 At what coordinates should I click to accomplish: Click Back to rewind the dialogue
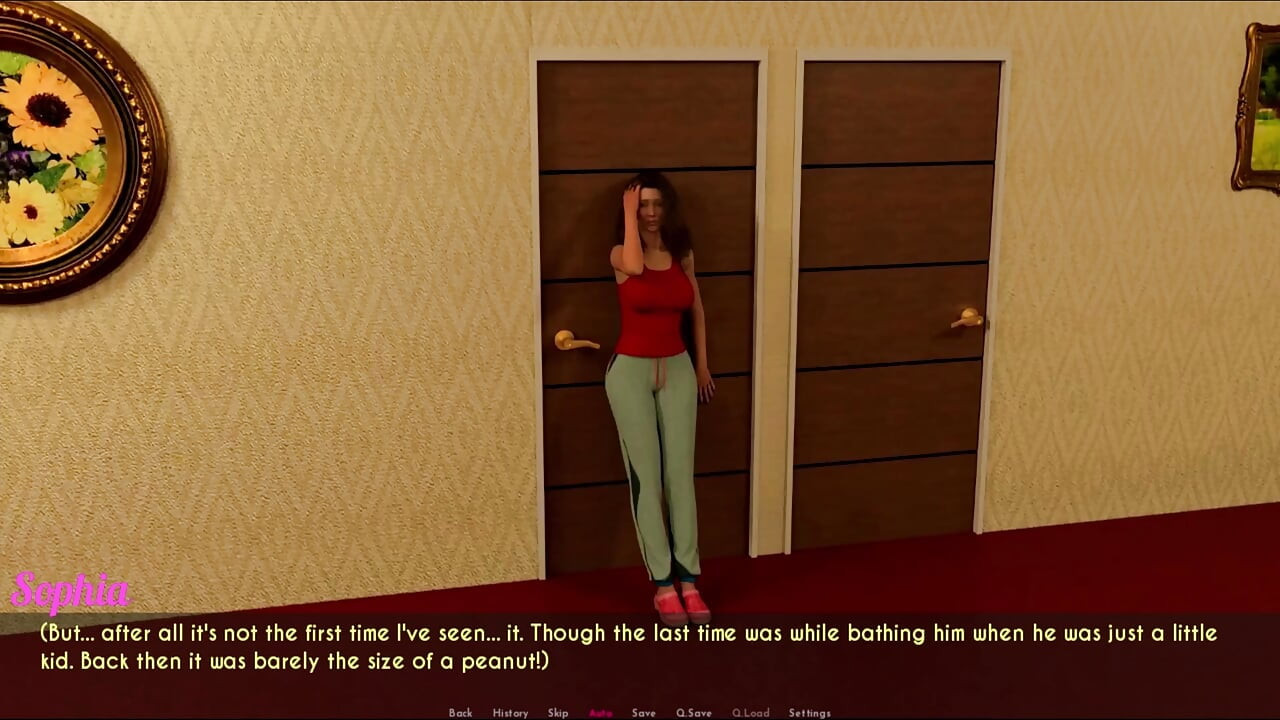(460, 713)
